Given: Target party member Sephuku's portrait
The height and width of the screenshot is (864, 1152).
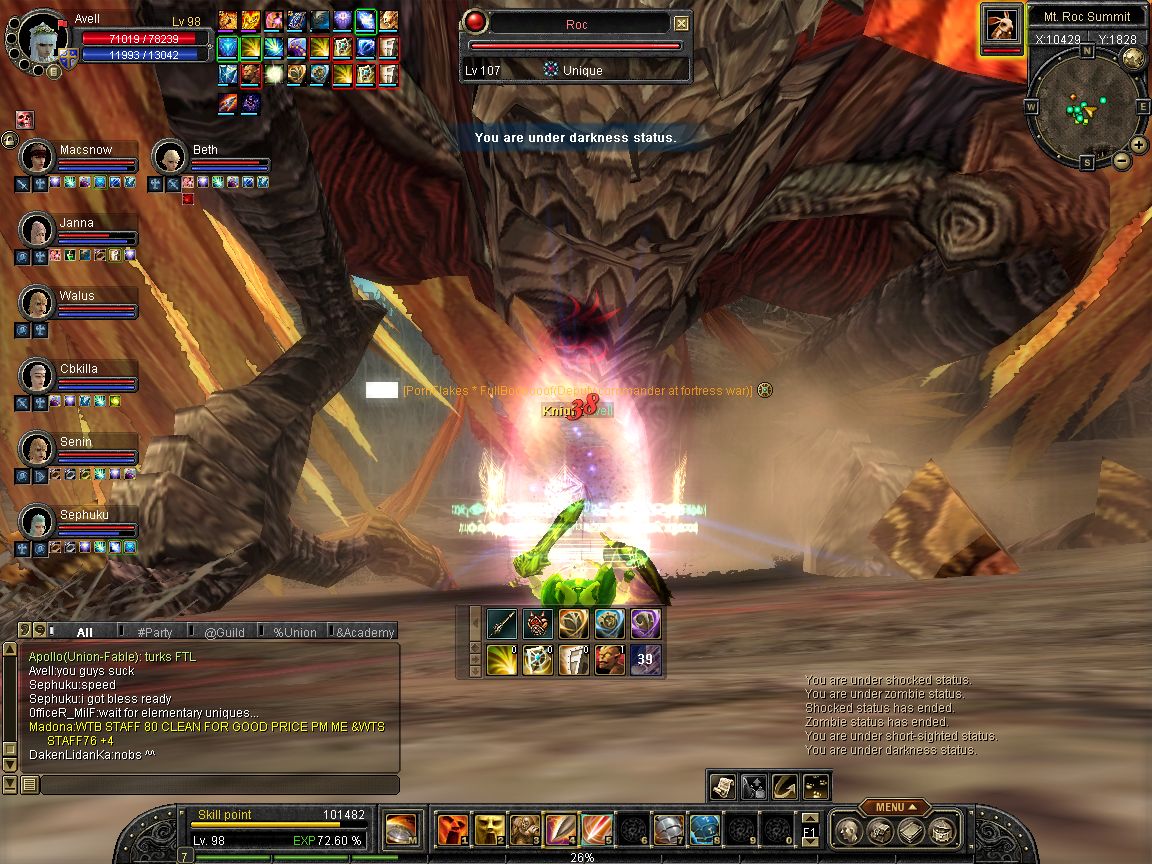Looking at the screenshot, I should pyautogui.click(x=37, y=522).
